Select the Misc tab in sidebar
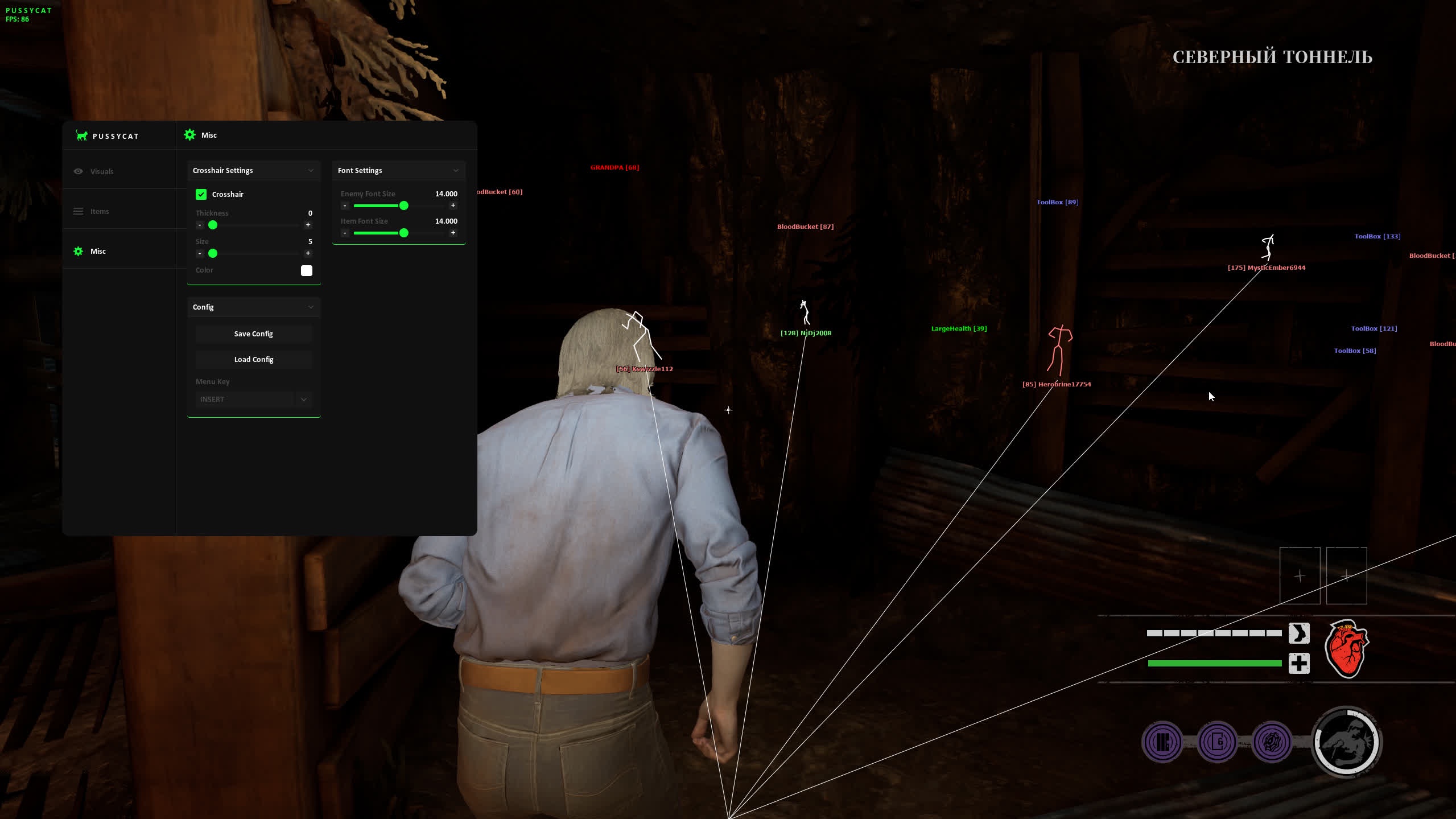1456x819 pixels. (98, 251)
